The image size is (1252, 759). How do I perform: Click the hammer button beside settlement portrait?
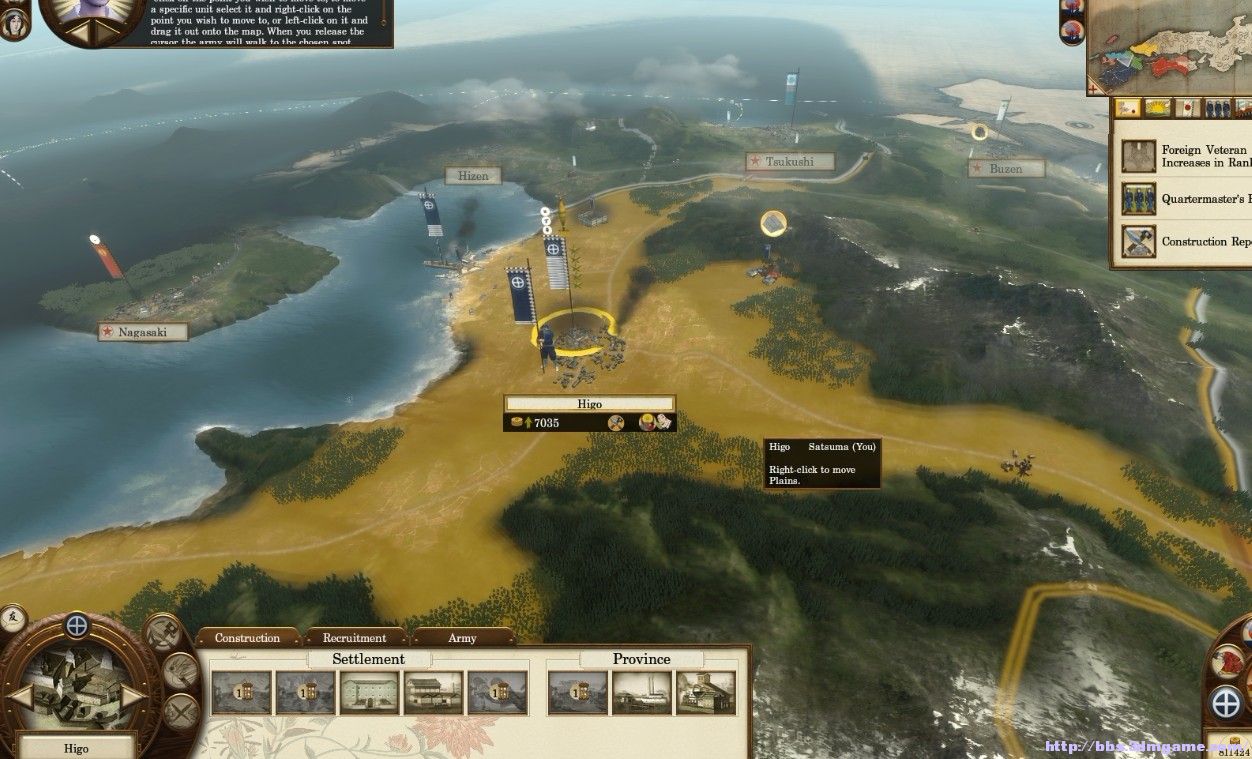coord(162,632)
